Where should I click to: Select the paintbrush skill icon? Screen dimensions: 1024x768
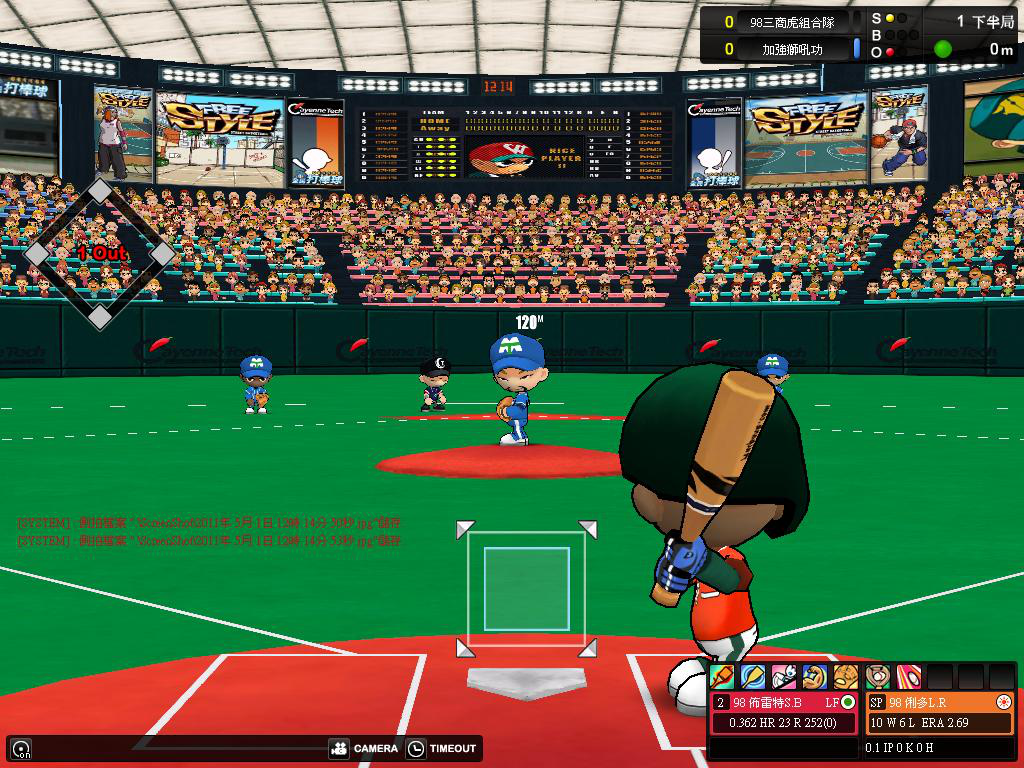click(721, 677)
